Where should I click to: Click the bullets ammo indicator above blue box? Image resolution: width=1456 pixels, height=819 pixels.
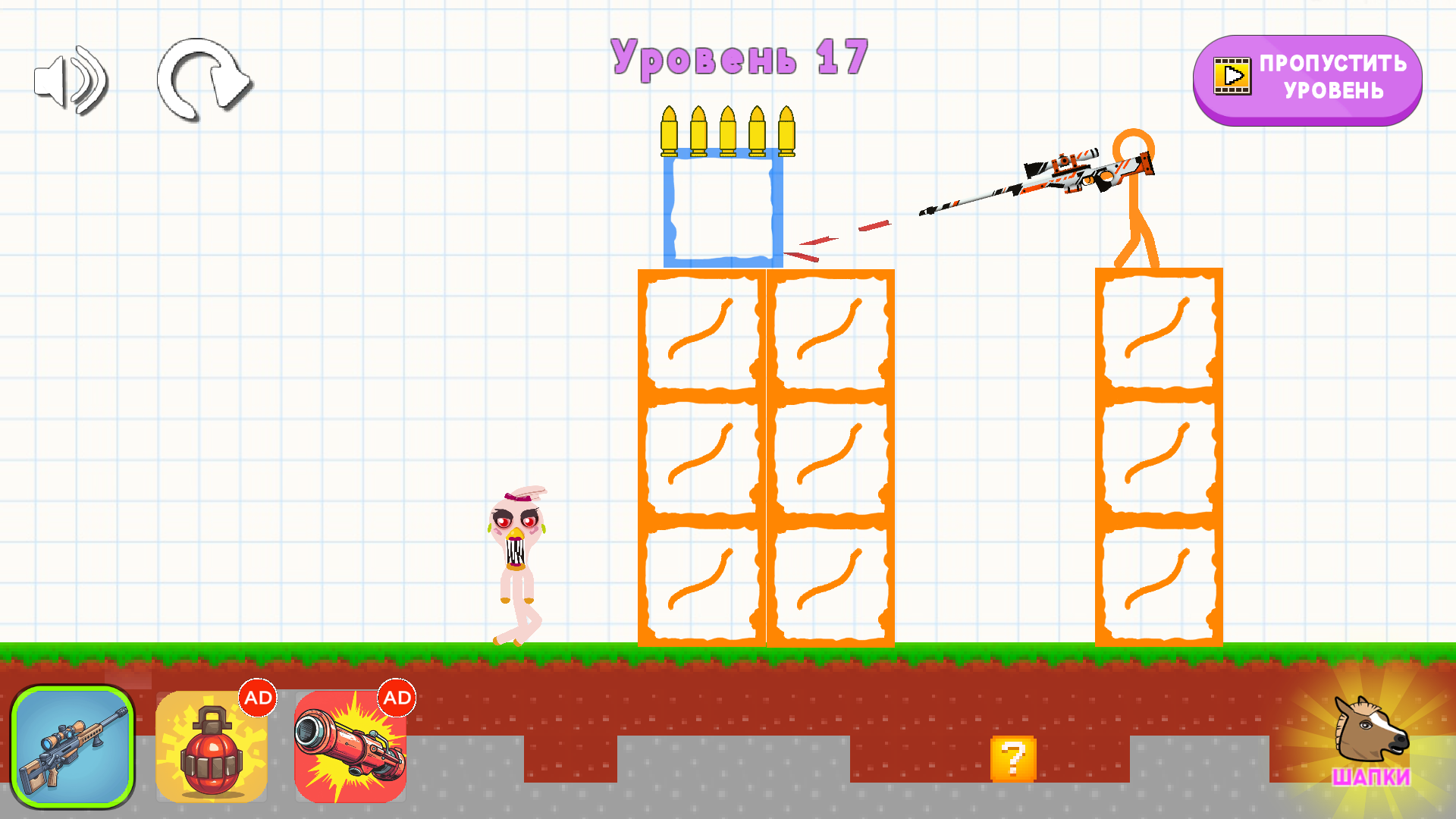(x=728, y=129)
